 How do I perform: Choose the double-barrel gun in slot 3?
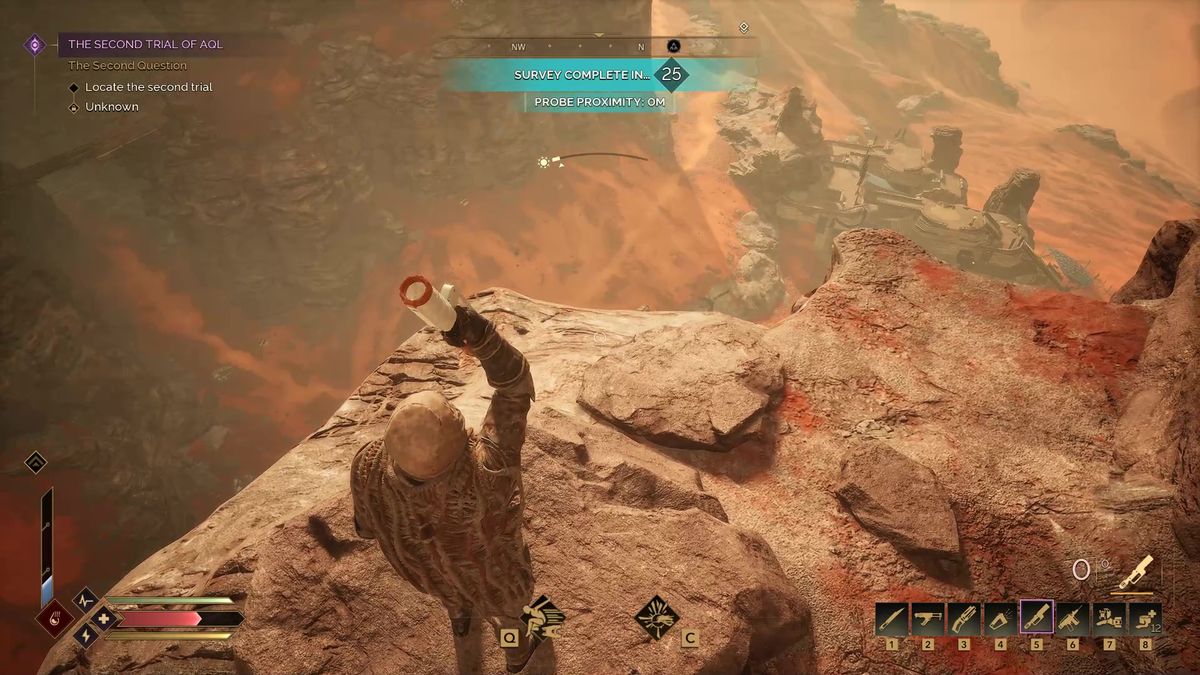click(963, 618)
